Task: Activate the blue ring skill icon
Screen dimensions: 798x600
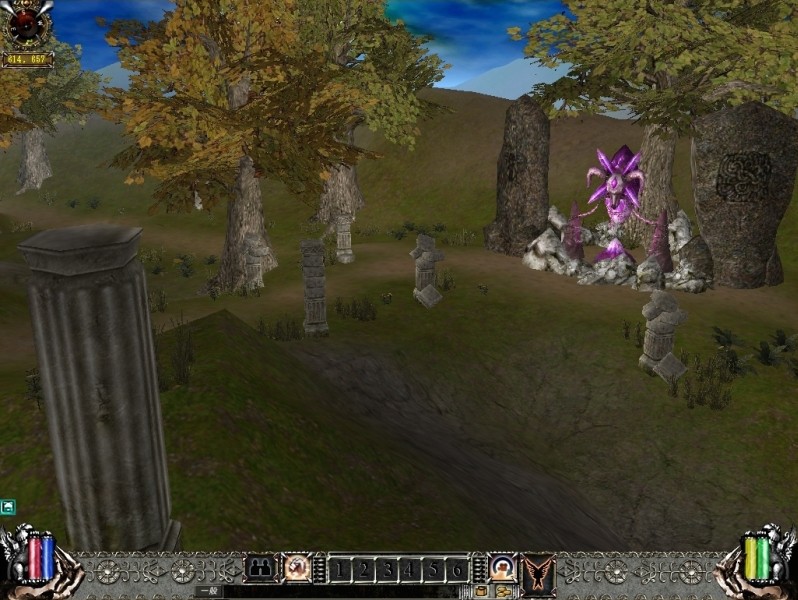Action: click(x=502, y=568)
